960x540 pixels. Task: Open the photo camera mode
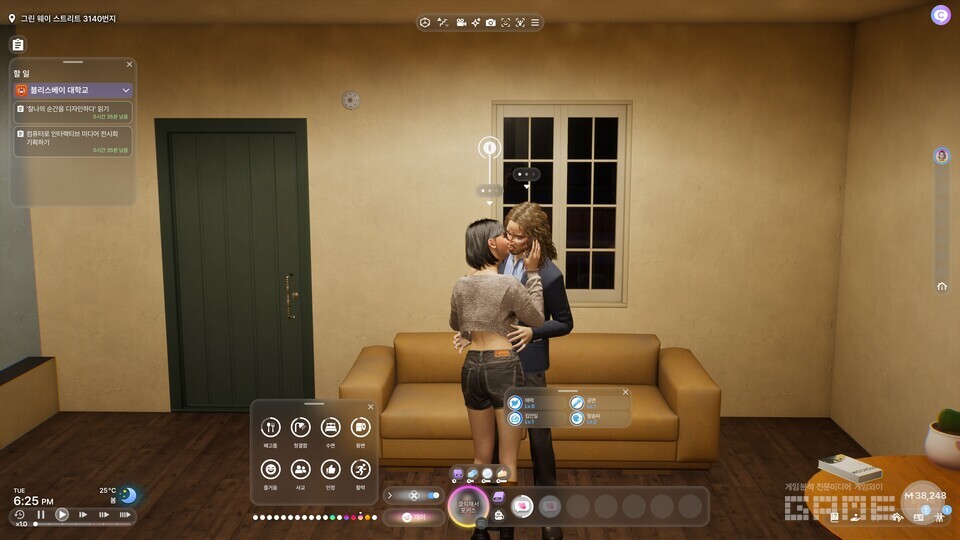[x=490, y=23]
